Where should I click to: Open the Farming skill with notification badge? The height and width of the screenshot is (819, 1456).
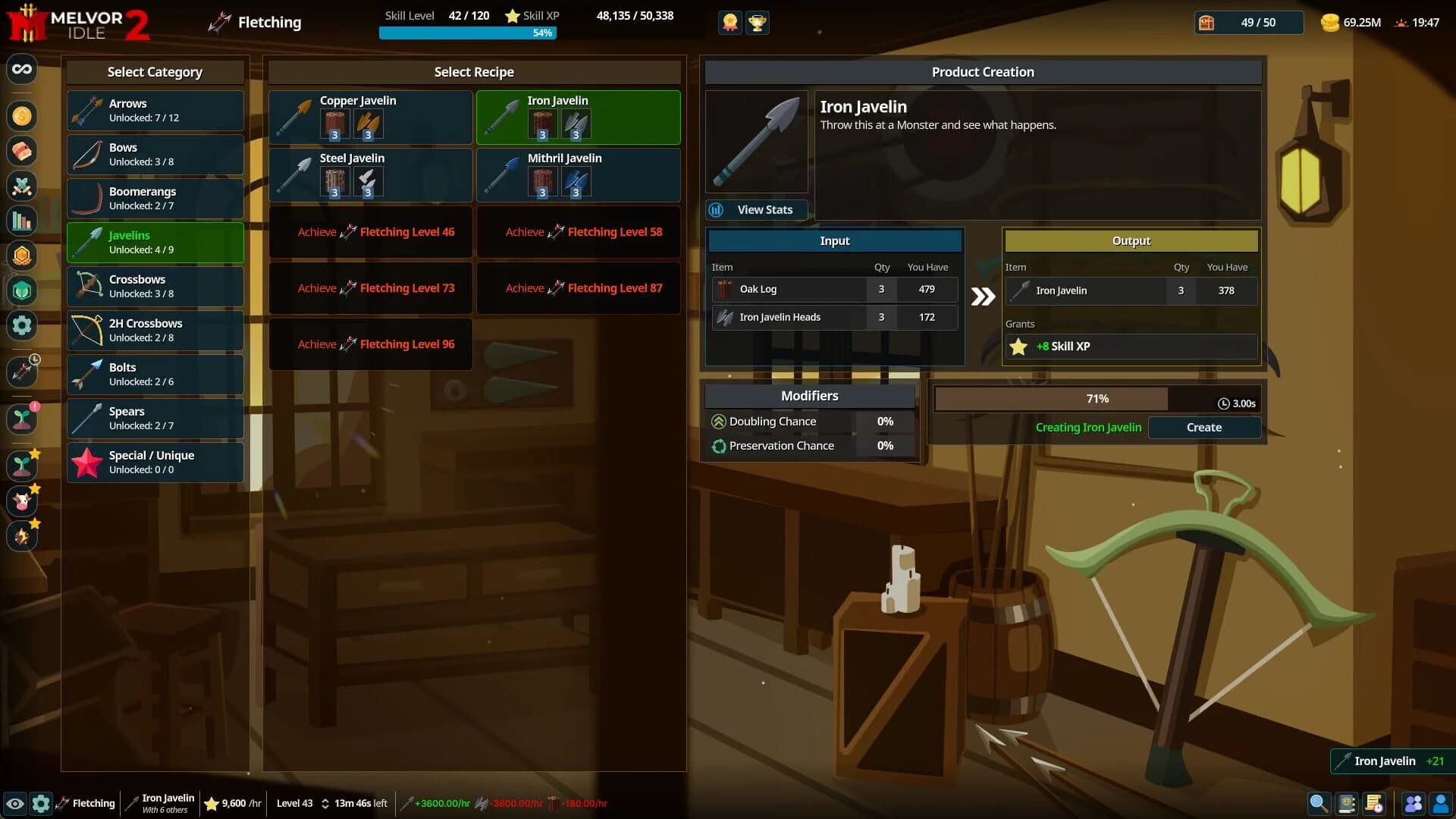click(22, 419)
